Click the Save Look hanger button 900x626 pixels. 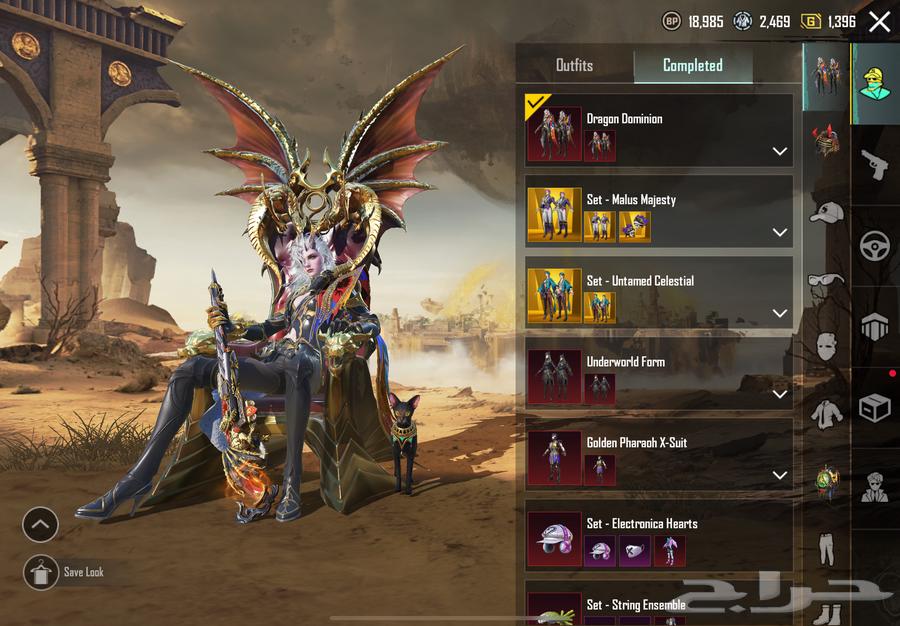[41, 572]
